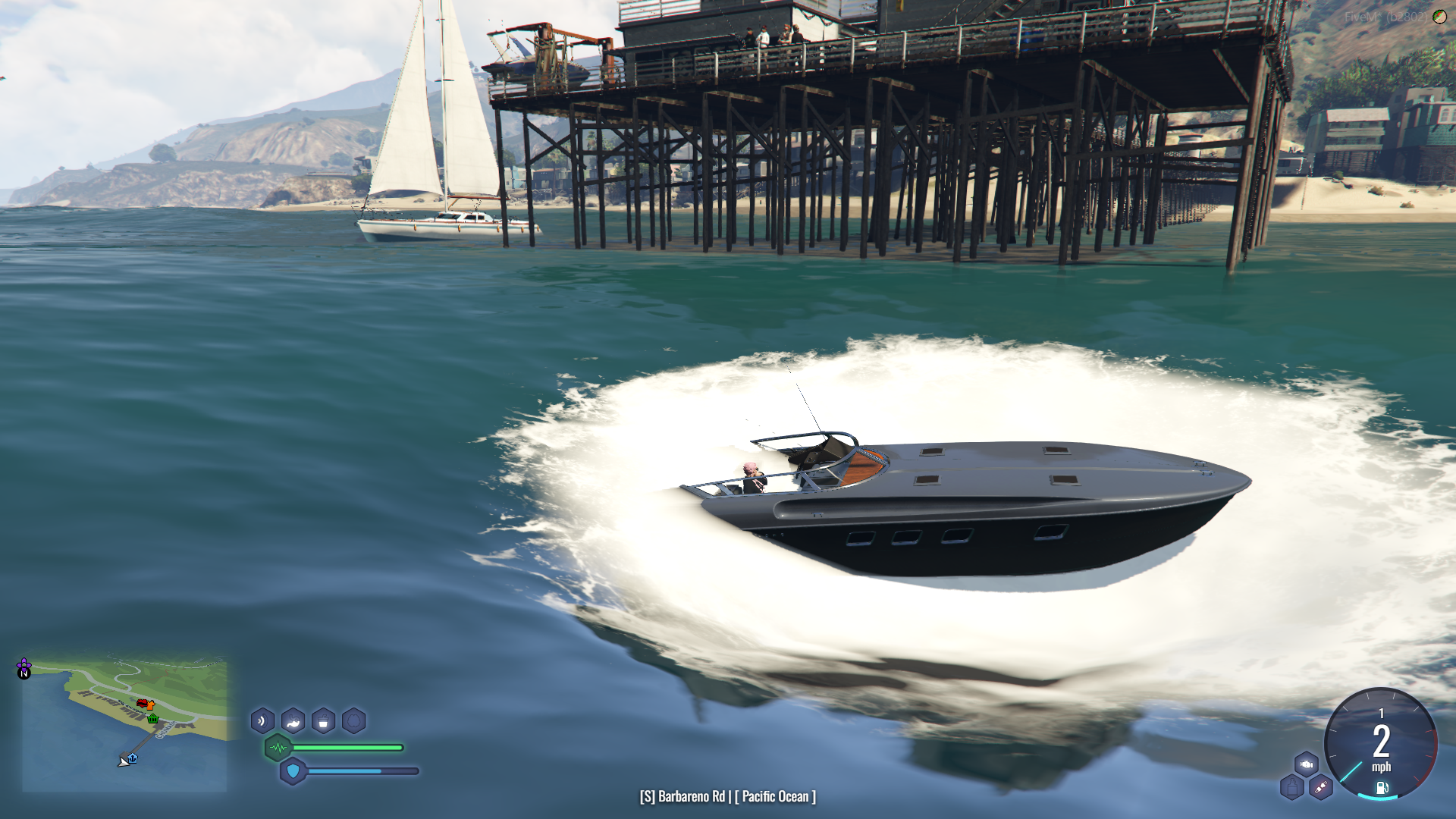Click the stomach hunger status icon
Image resolution: width=1456 pixels, height=819 pixels.
coord(293,720)
